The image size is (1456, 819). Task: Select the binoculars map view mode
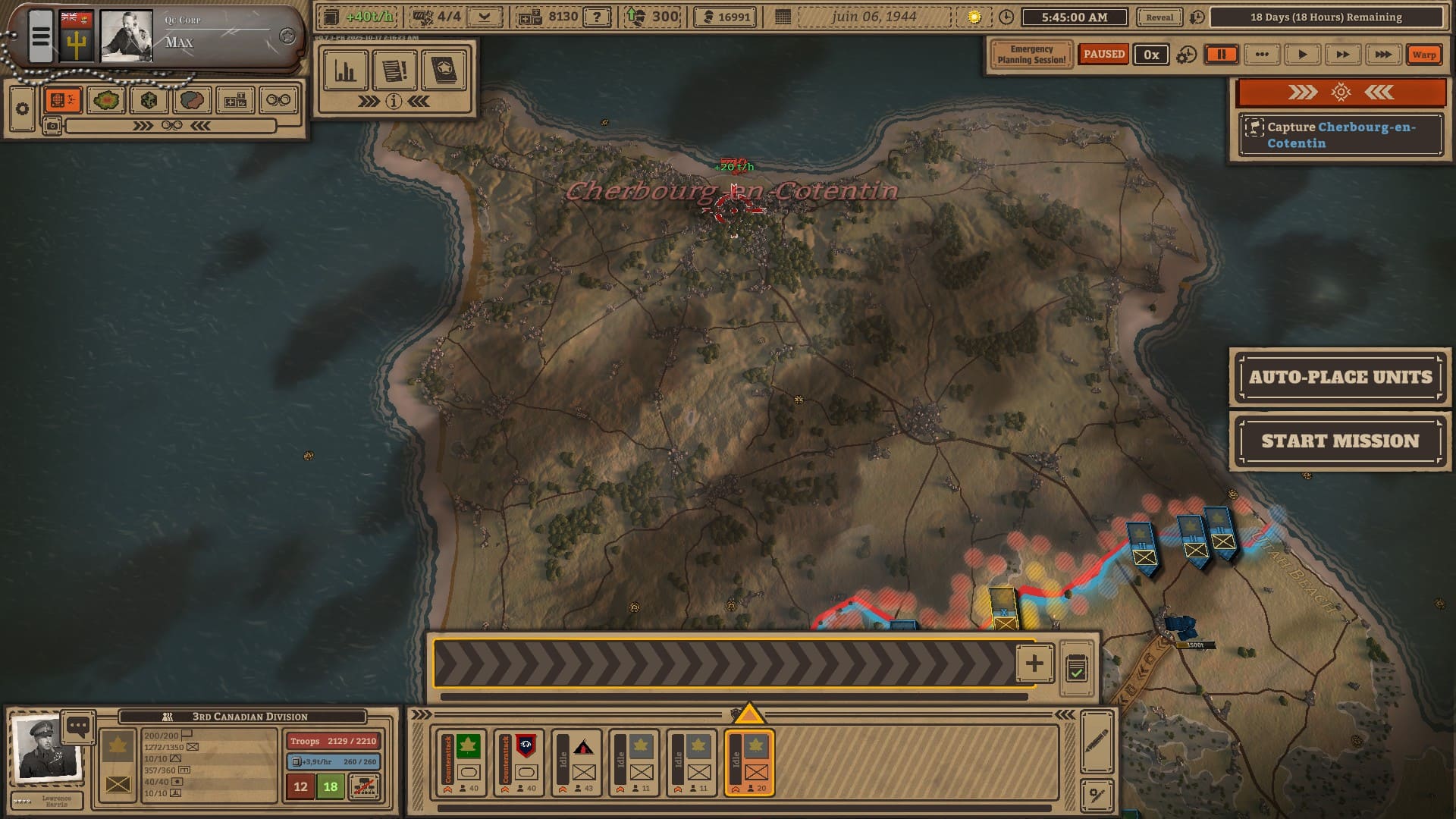[x=278, y=100]
